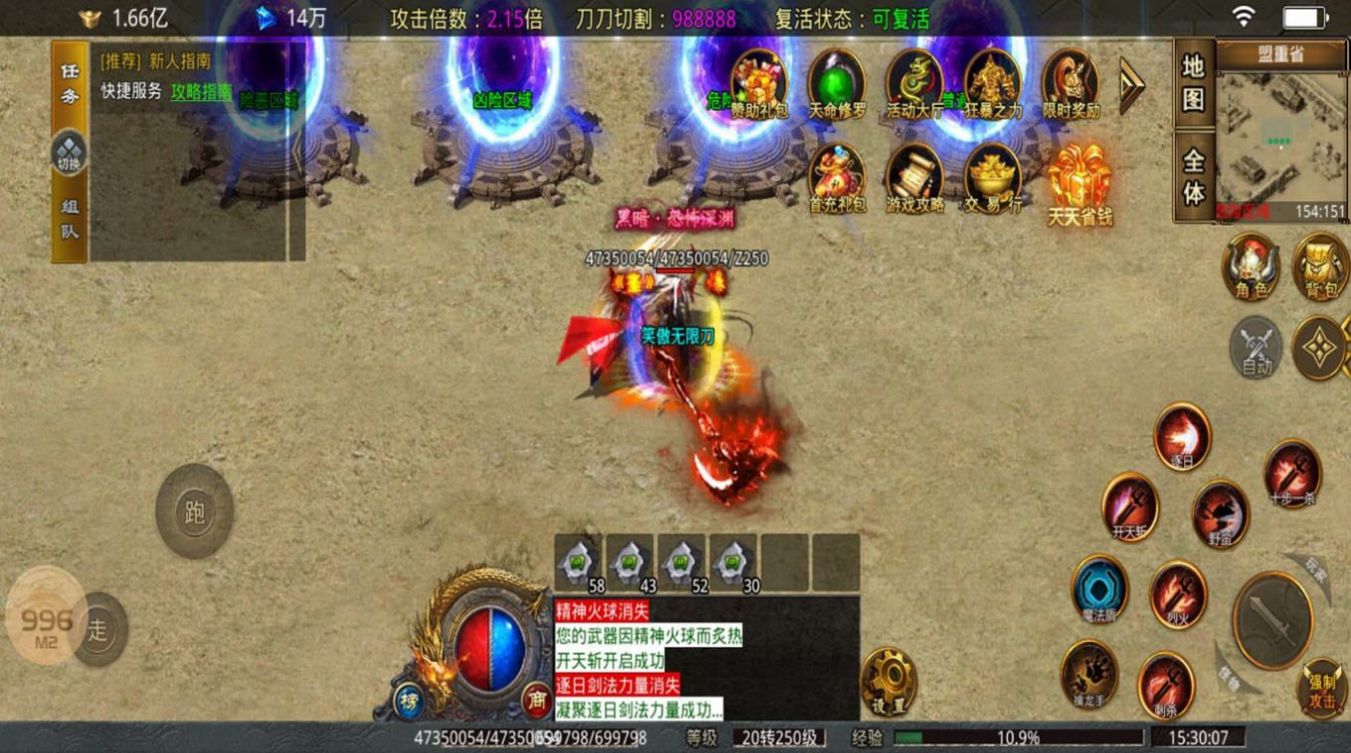Activate the 逐日 skill
The image size is (1351, 753).
pyautogui.click(x=1182, y=435)
